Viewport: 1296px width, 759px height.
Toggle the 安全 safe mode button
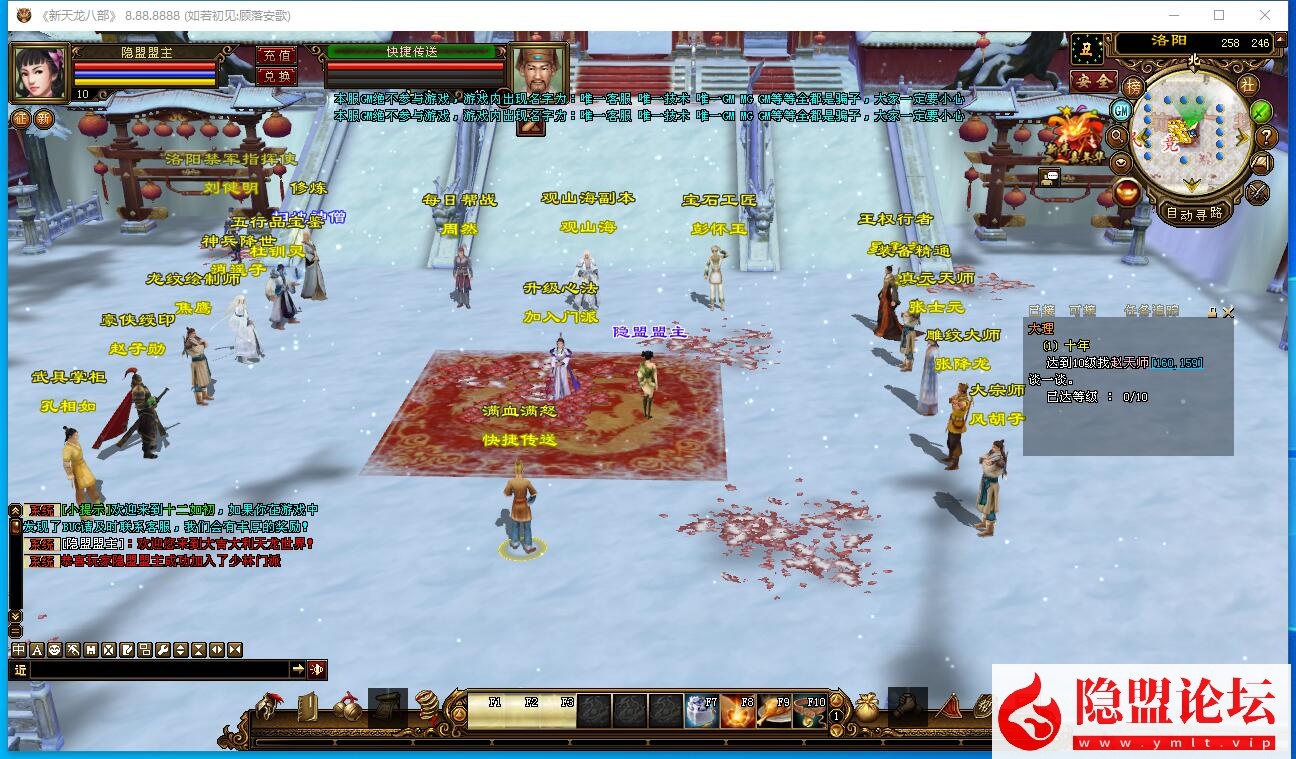click(1093, 81)
